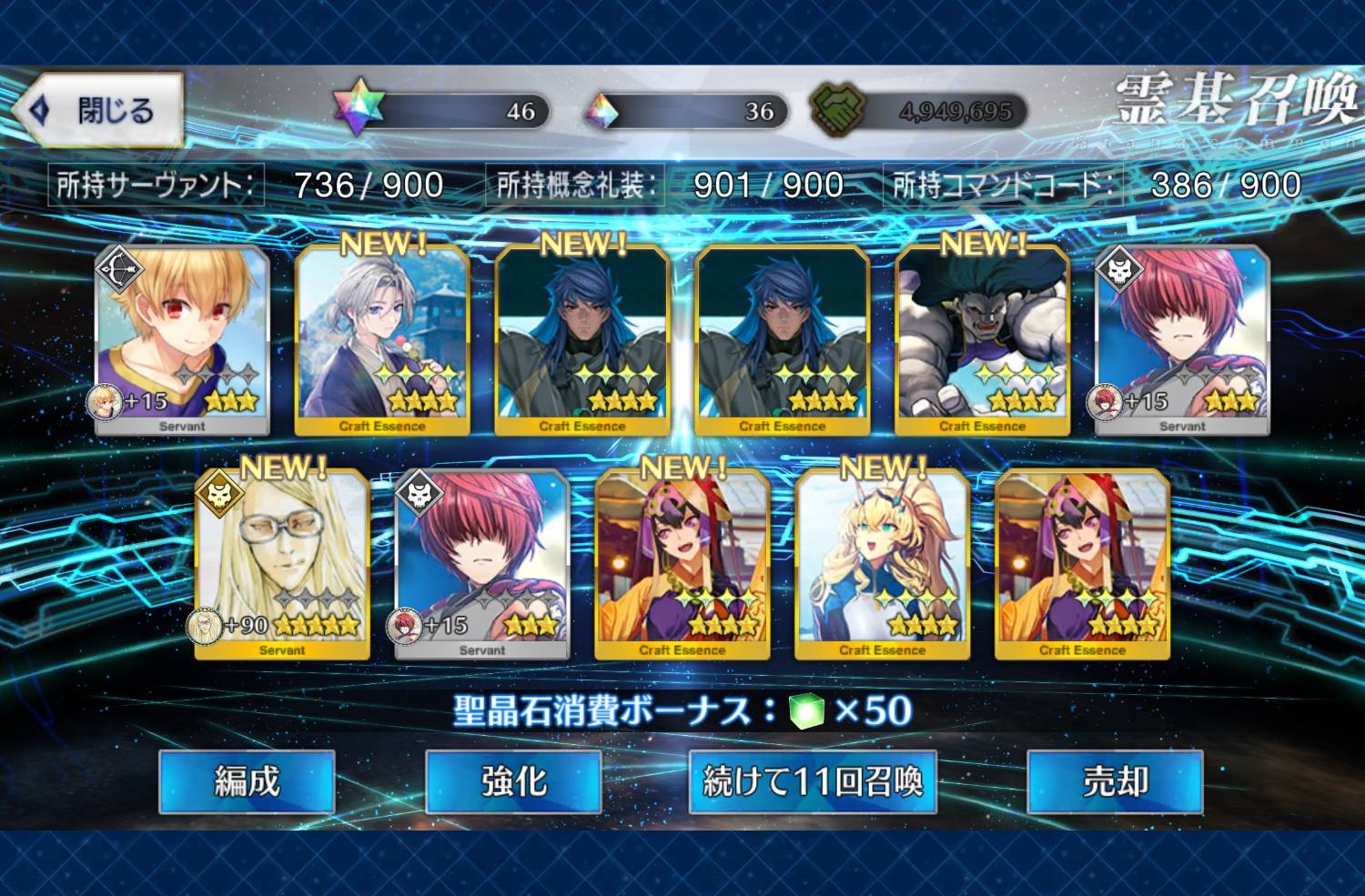Screen dimensions: 1365x896
Task: Go to the 強化 enhancement screen
Action: (x=513, y=781)
